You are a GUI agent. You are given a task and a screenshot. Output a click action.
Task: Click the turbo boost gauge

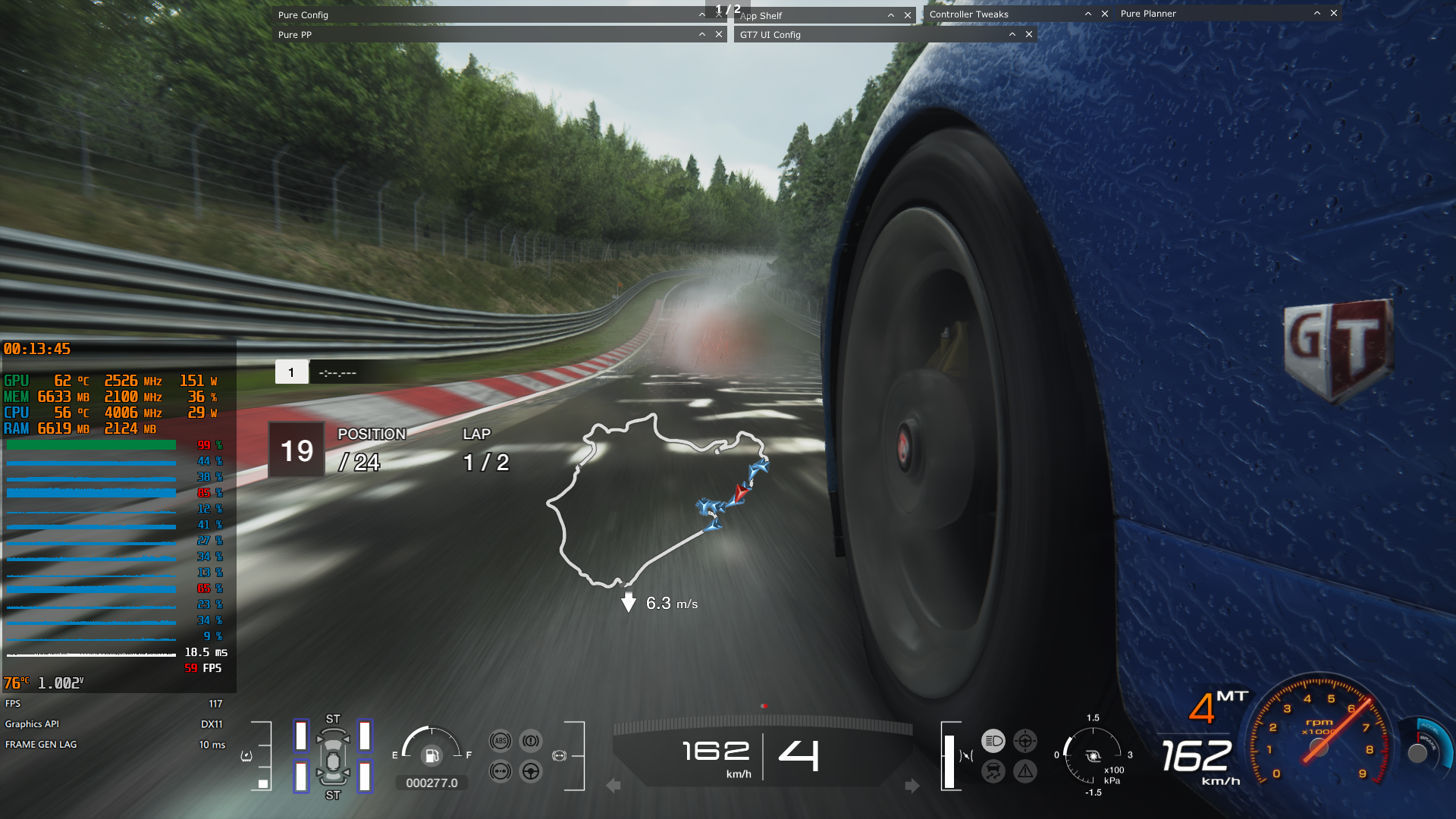click(x=1093, y=755)
